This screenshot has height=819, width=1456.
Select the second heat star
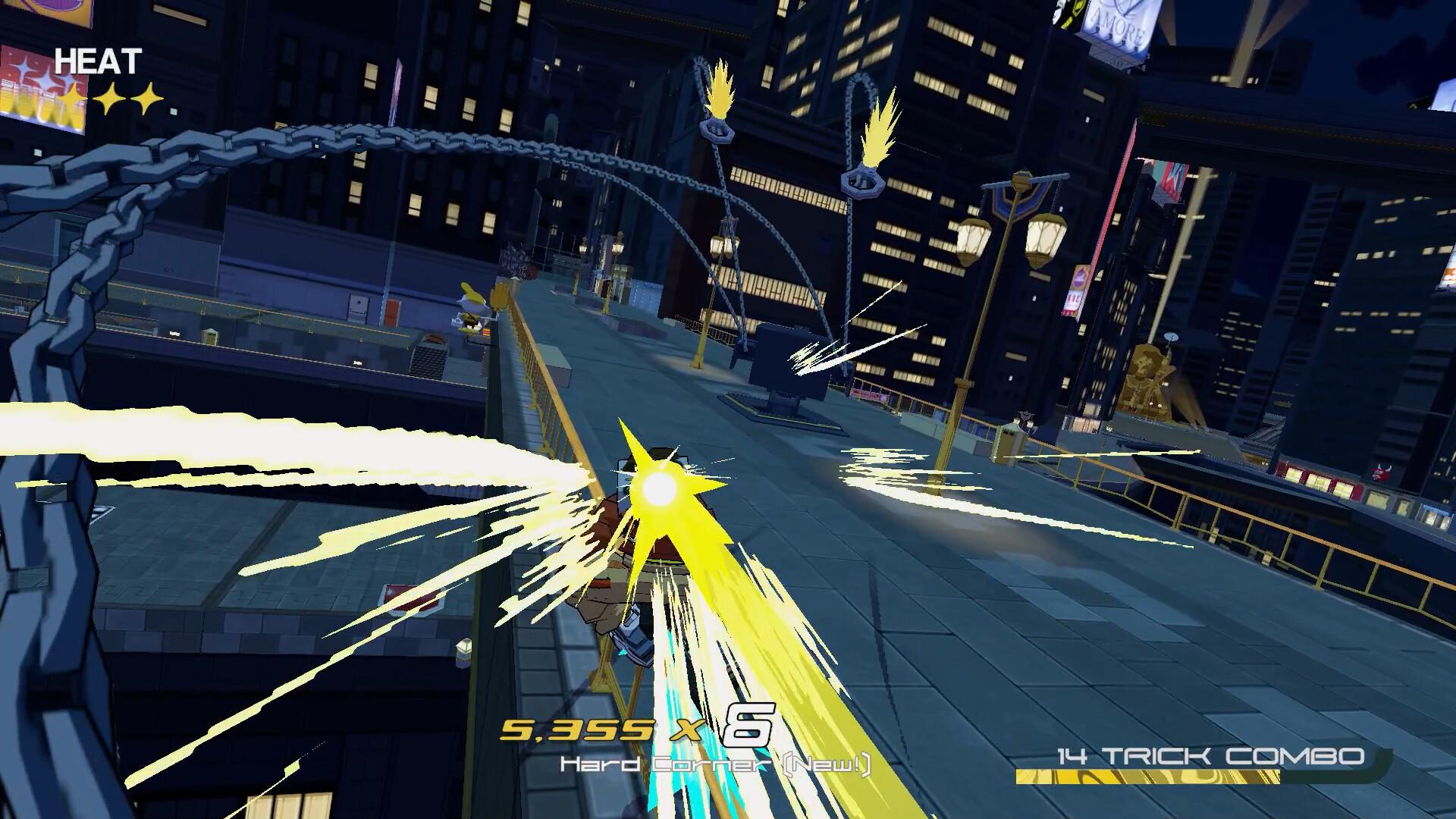111,97
